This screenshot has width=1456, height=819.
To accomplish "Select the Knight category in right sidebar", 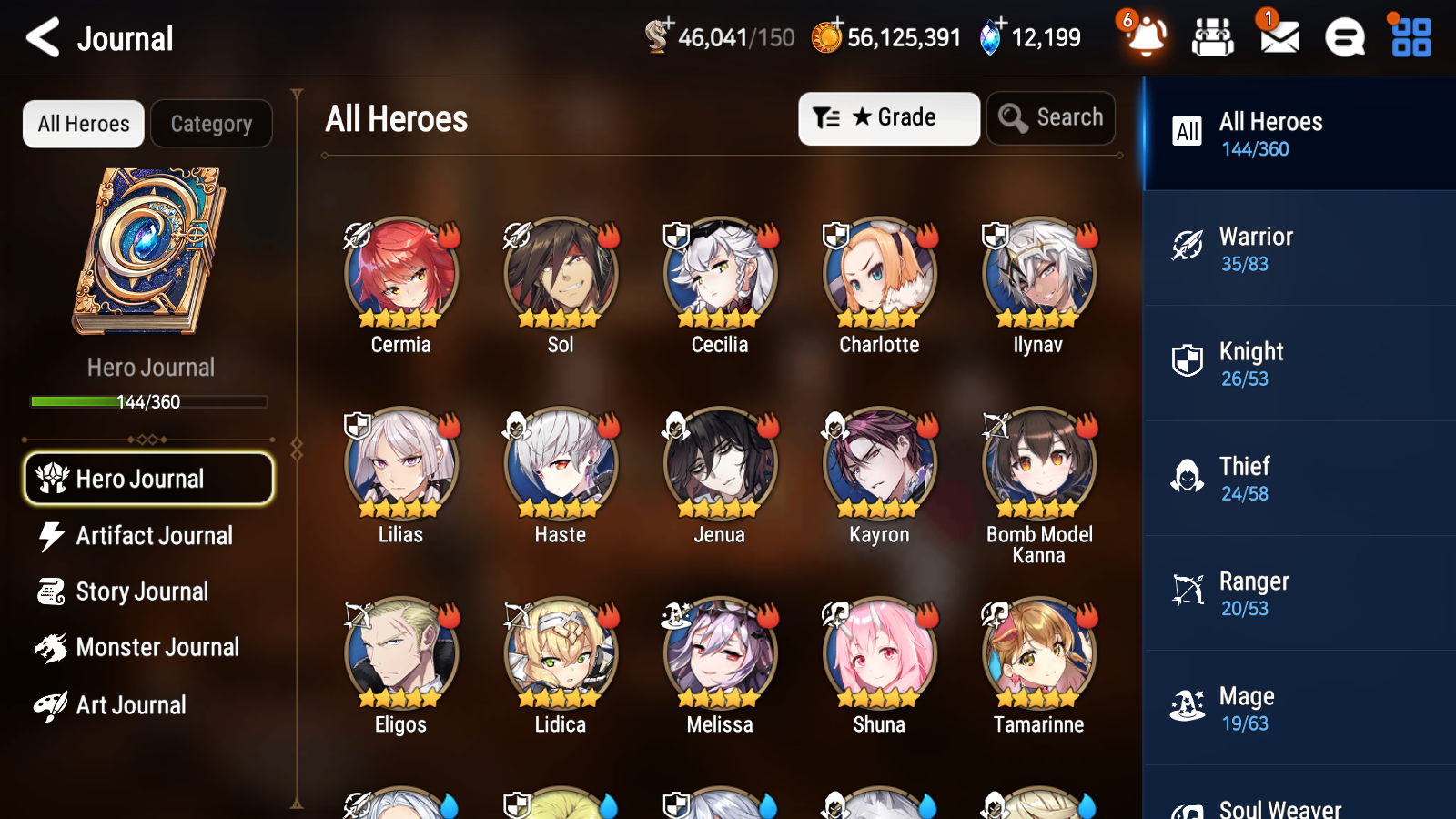I will 1297,363.
